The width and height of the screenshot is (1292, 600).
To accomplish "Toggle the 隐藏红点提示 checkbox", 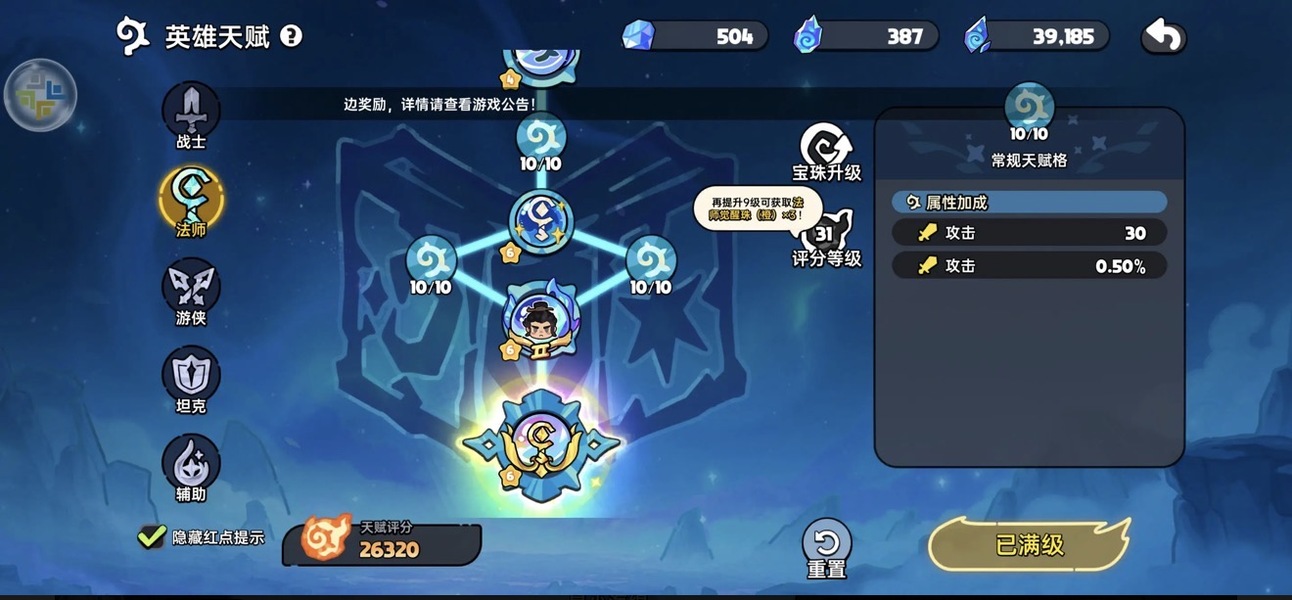I will tap(152, 537).
